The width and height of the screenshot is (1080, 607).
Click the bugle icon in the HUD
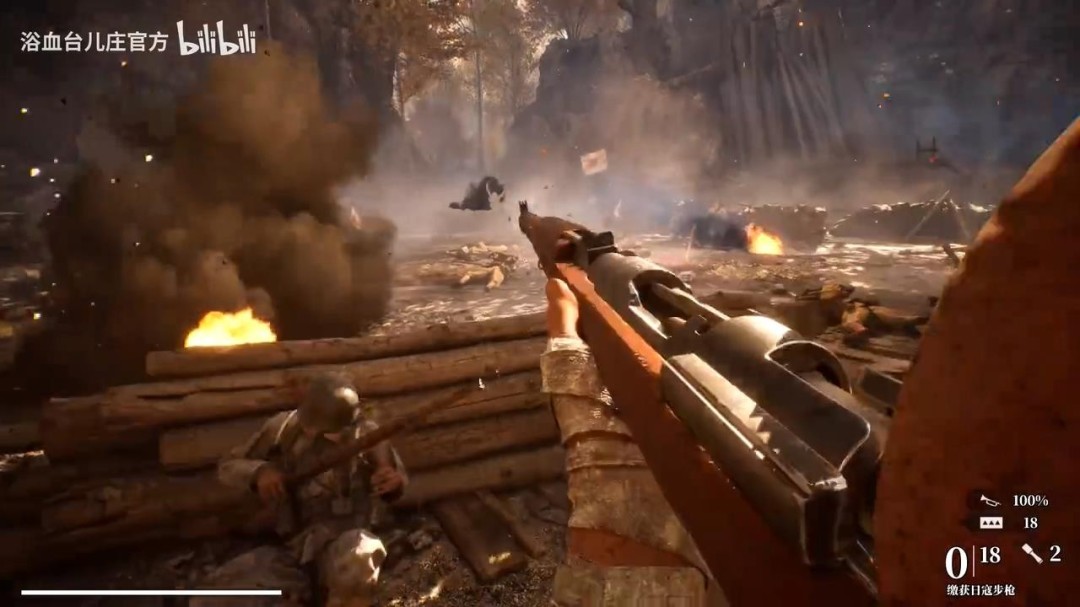tap(990, 501)
